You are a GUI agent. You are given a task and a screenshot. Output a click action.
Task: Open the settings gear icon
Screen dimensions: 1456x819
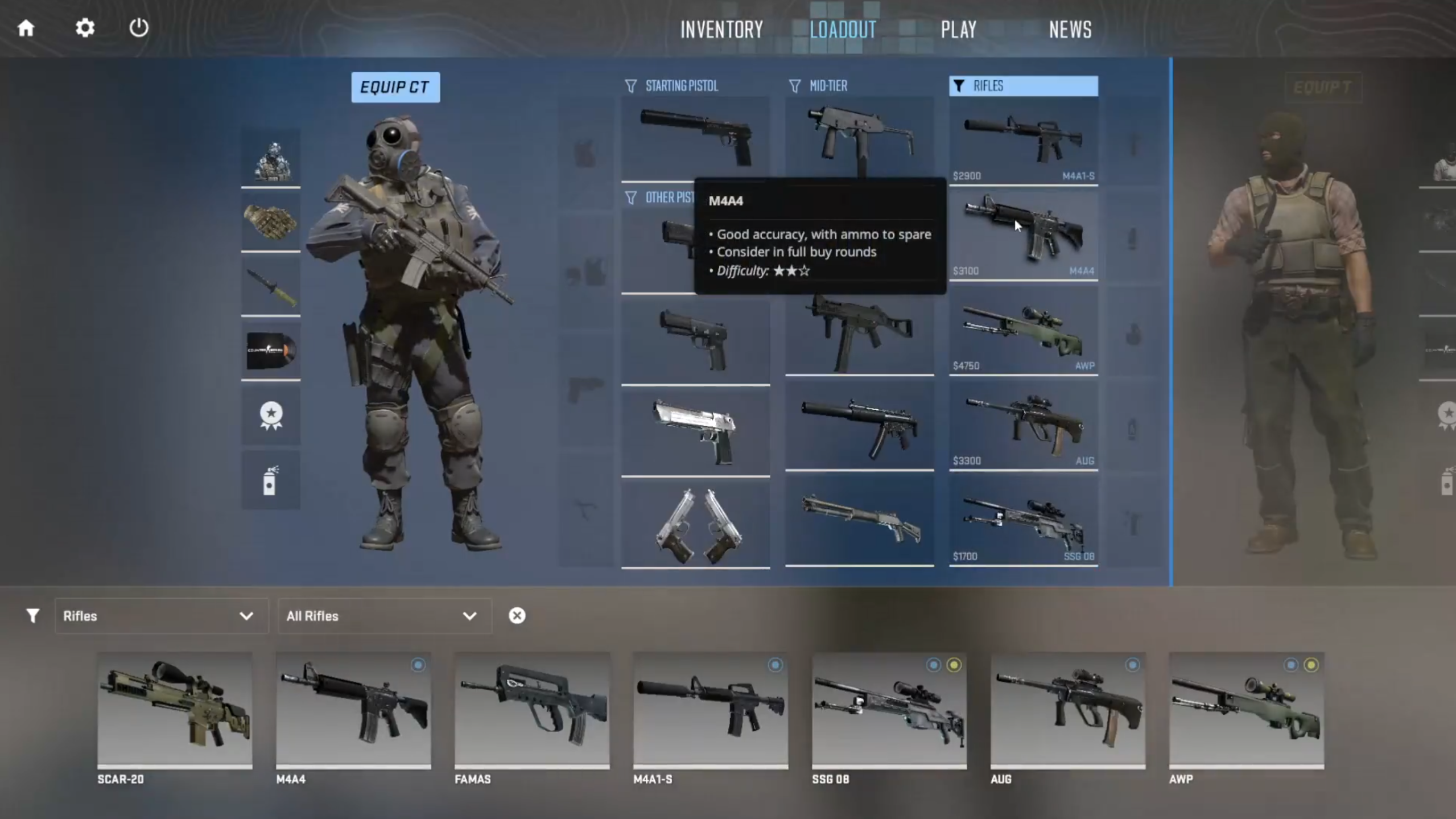(x=84, y=28)
